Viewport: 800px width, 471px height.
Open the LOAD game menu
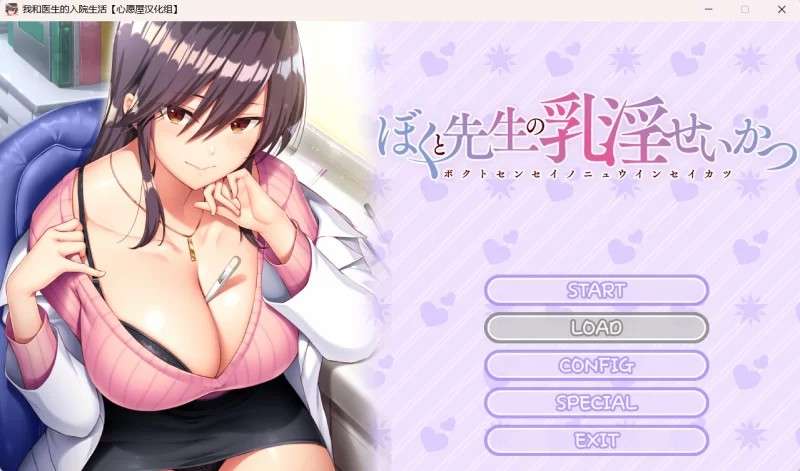(596, 328)
